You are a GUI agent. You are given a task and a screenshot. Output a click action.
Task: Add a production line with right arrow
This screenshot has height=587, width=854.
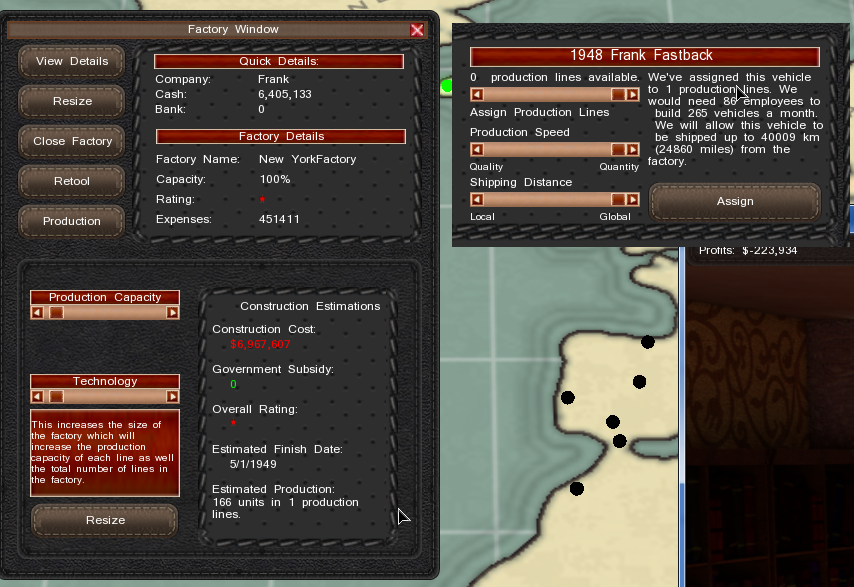pos(633,94)
